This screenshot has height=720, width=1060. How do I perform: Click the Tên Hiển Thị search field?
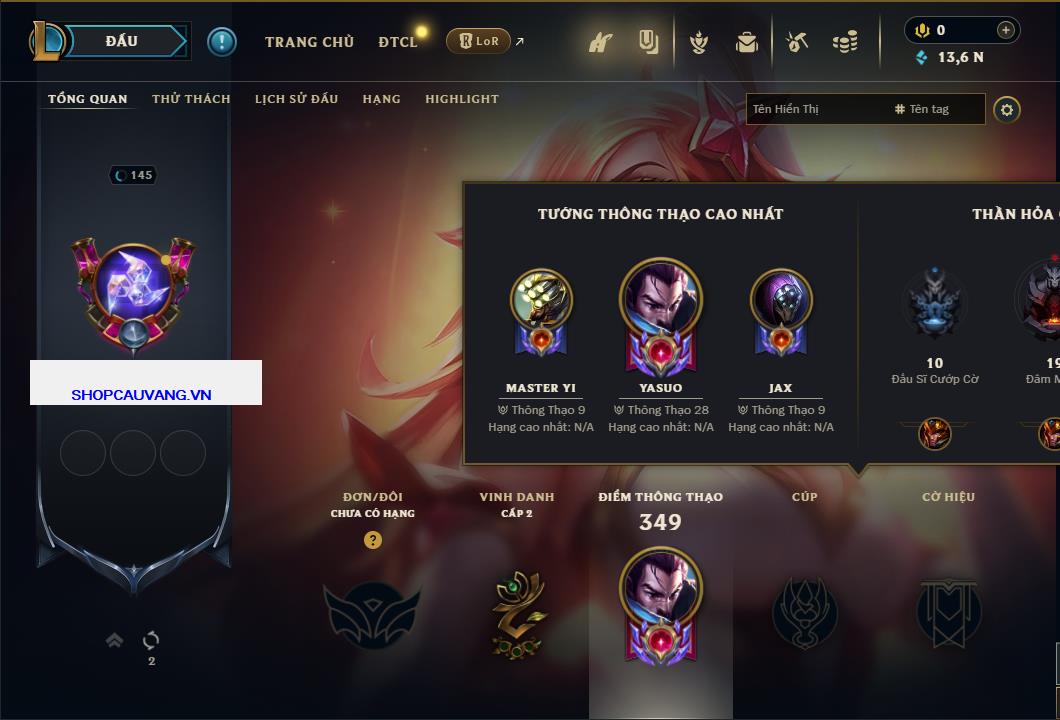(815, 109)
